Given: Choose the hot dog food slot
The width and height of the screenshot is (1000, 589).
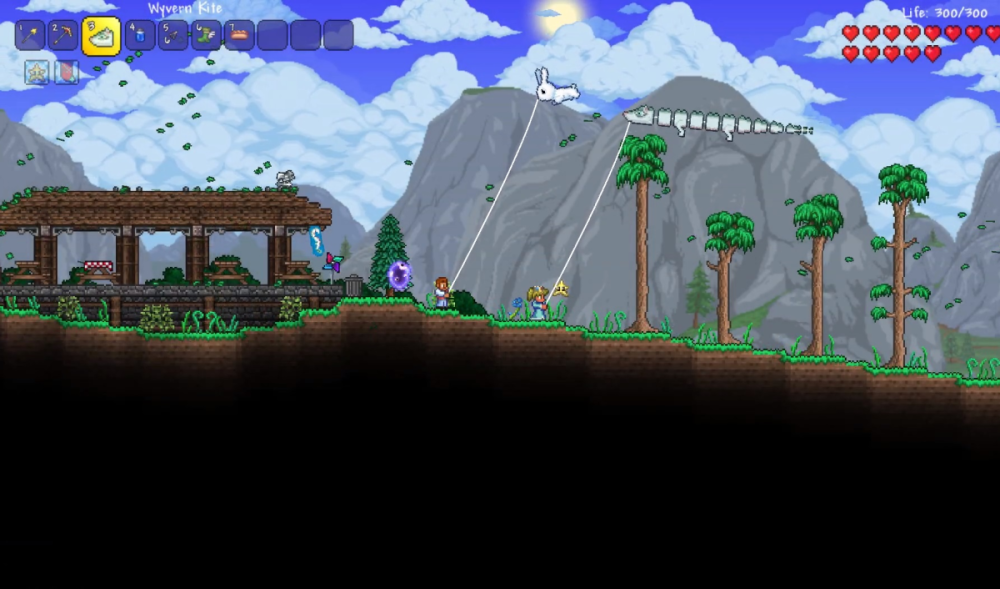Looking at the screenshot, I should 239,36.
